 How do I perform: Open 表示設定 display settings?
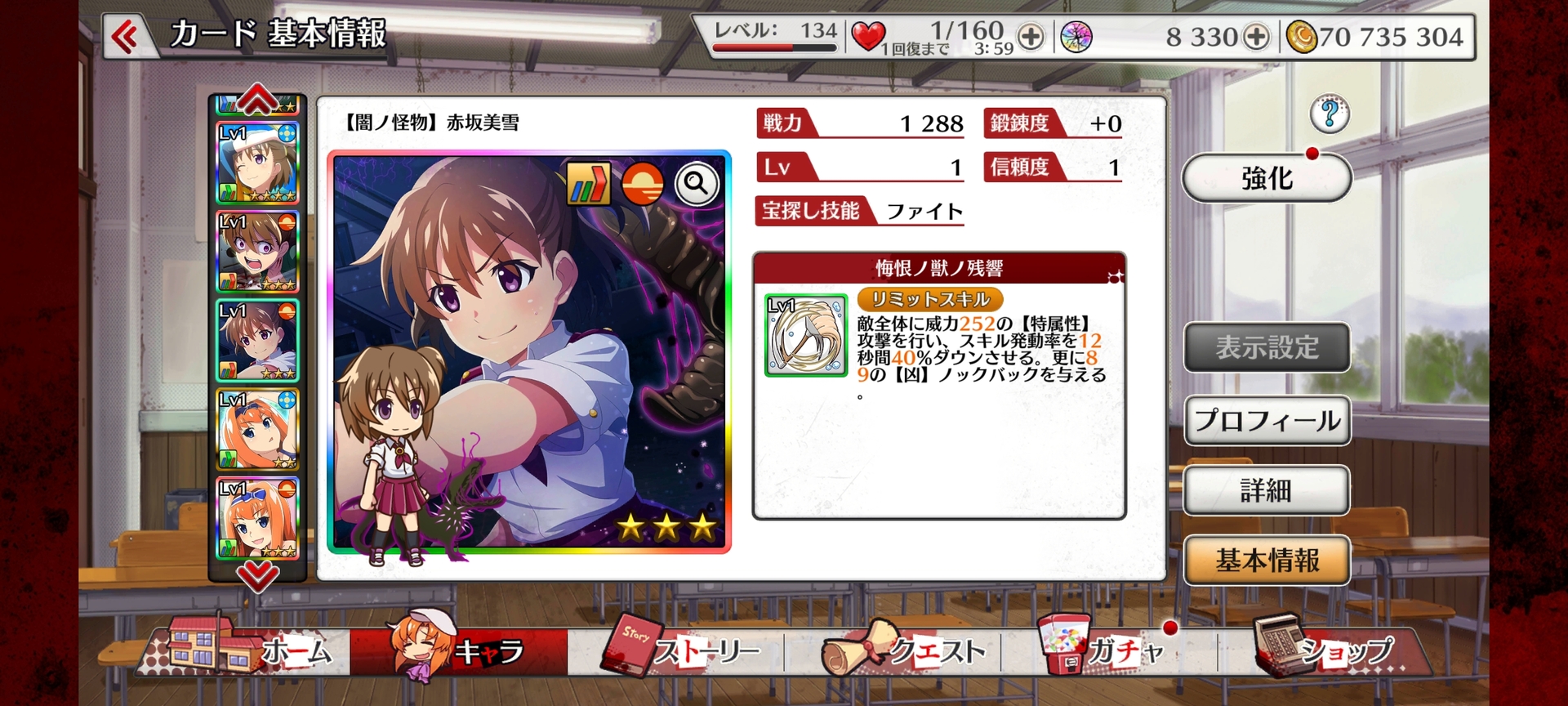(x=1266, y=347)
